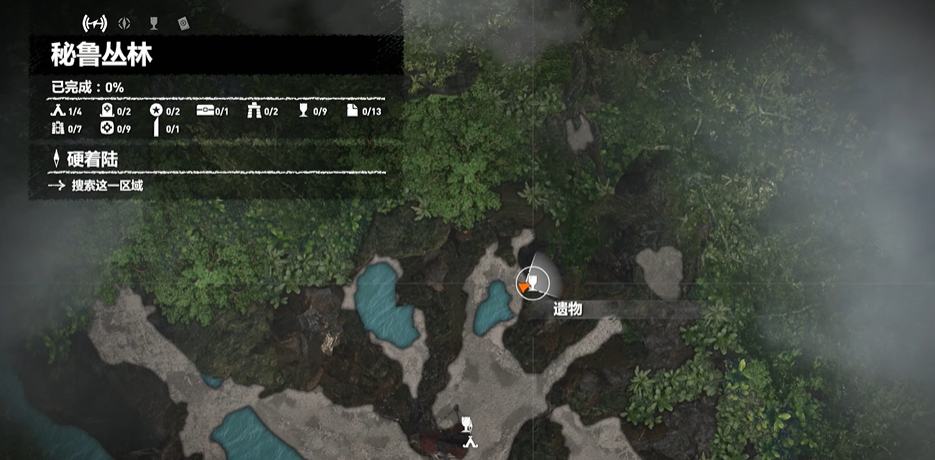The width and height of the screenshot is (935, 460).
Task: Select the relic chalice legend entry 0/9
Action: 312,111
